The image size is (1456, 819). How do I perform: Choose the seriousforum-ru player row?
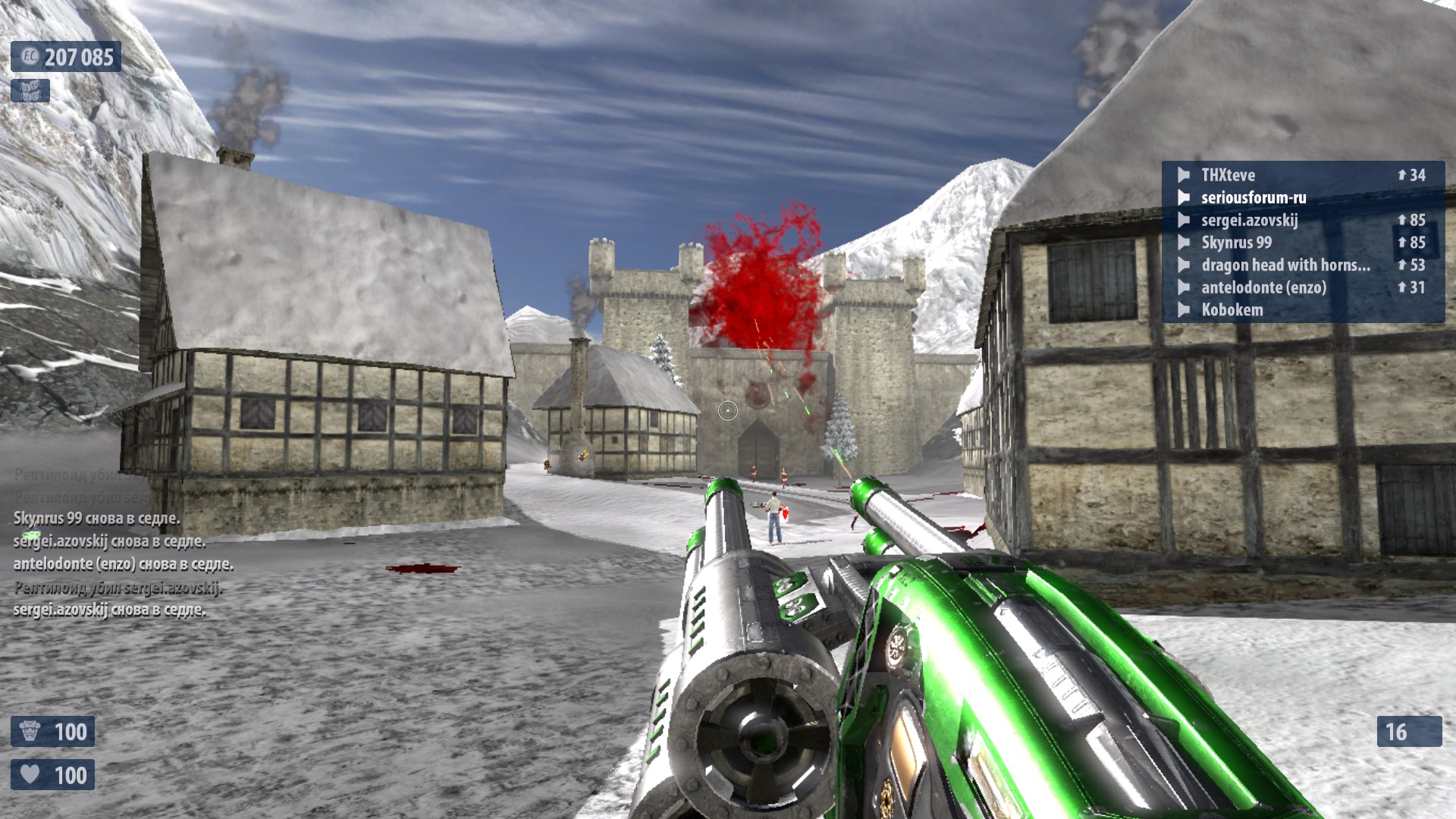1254,198
